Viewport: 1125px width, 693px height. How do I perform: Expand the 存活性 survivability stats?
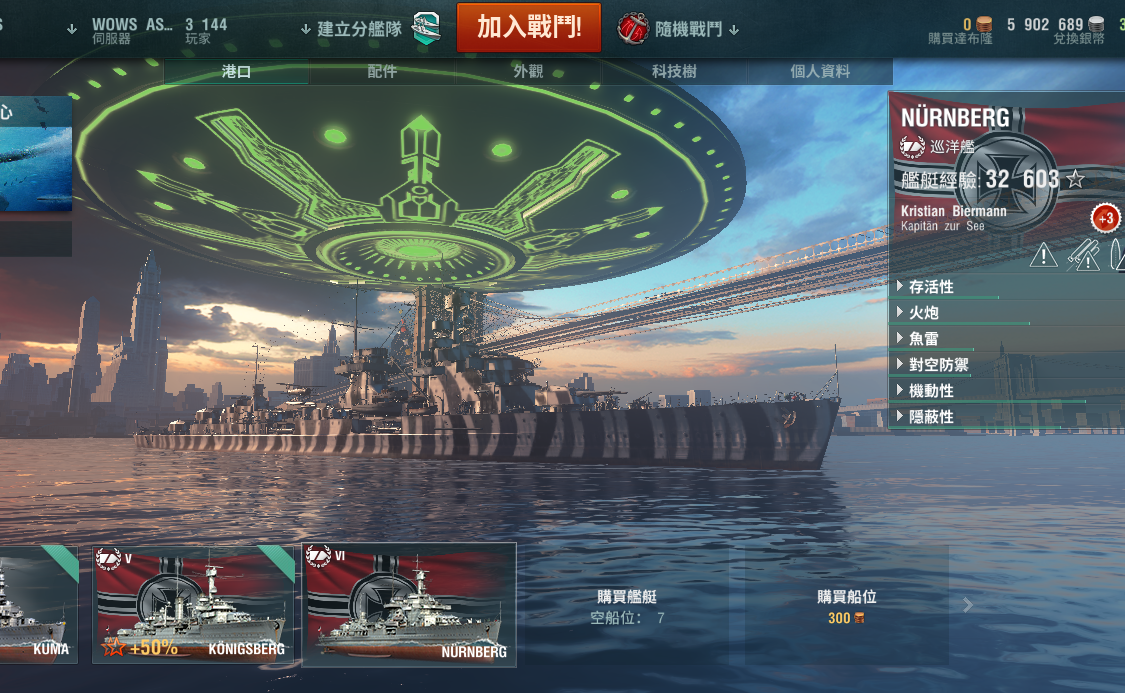(930, 287)
